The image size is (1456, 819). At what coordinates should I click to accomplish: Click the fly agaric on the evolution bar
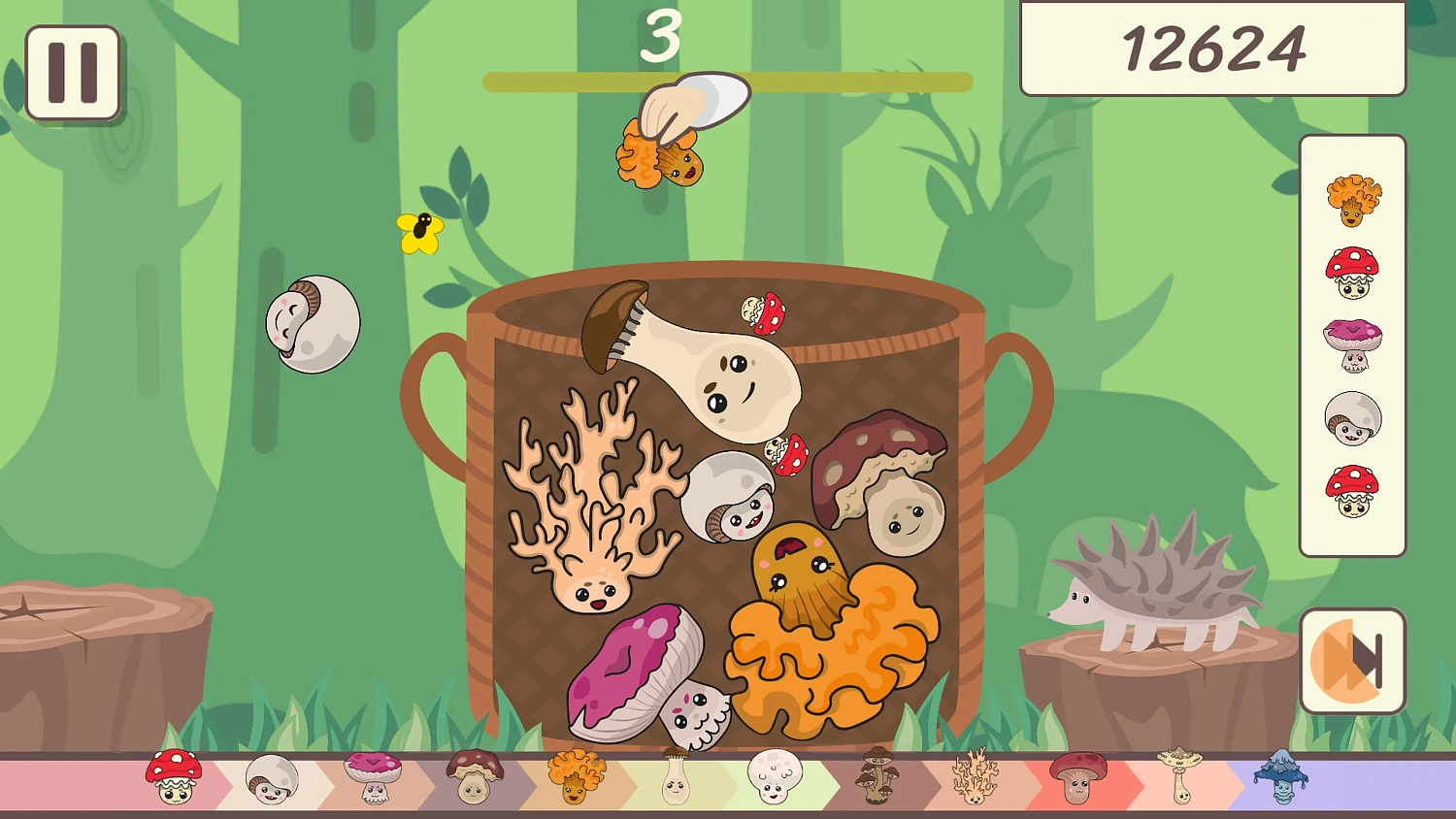point(173,776)
